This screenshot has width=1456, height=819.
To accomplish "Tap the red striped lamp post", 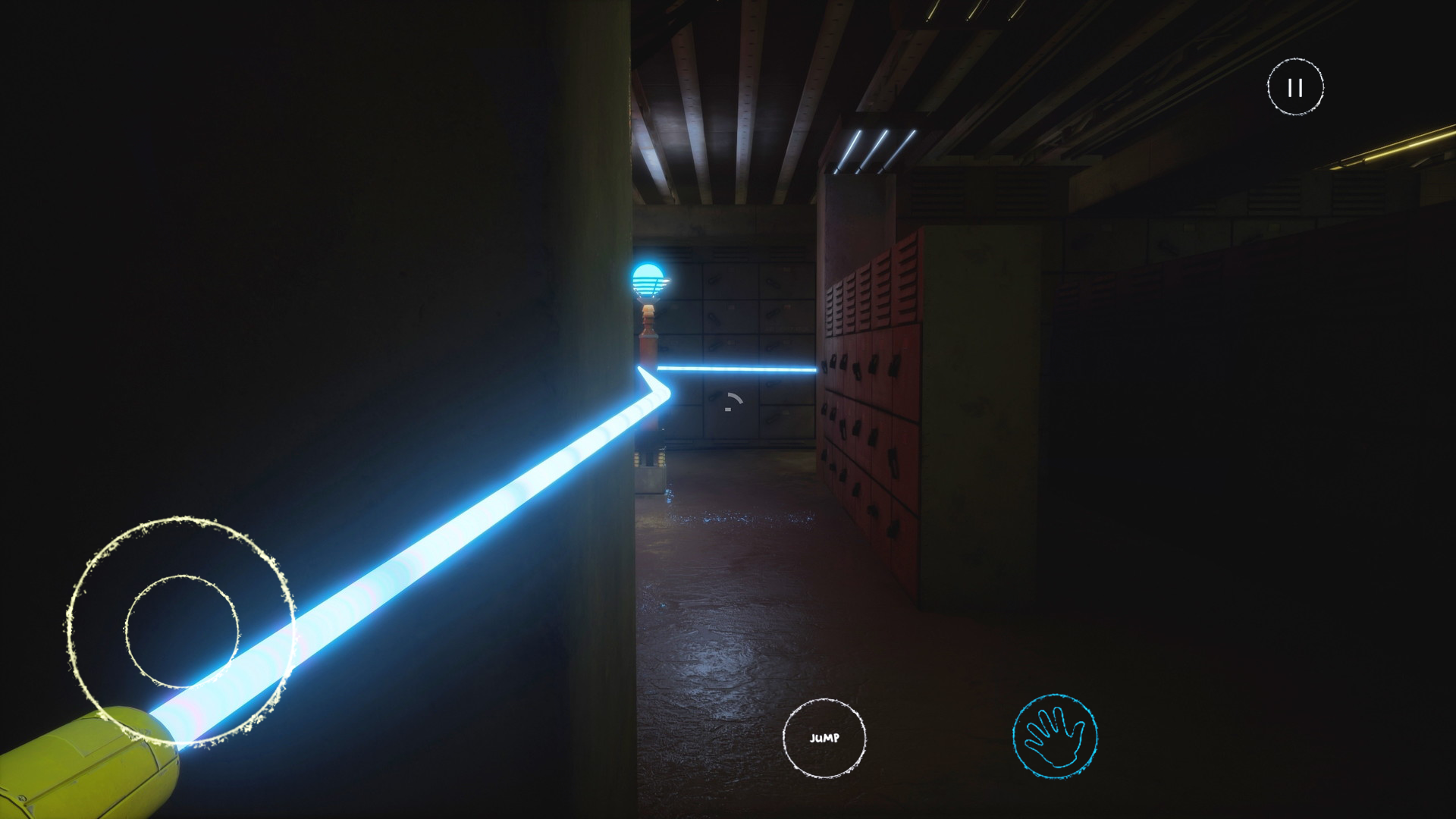I will [647, 341].
